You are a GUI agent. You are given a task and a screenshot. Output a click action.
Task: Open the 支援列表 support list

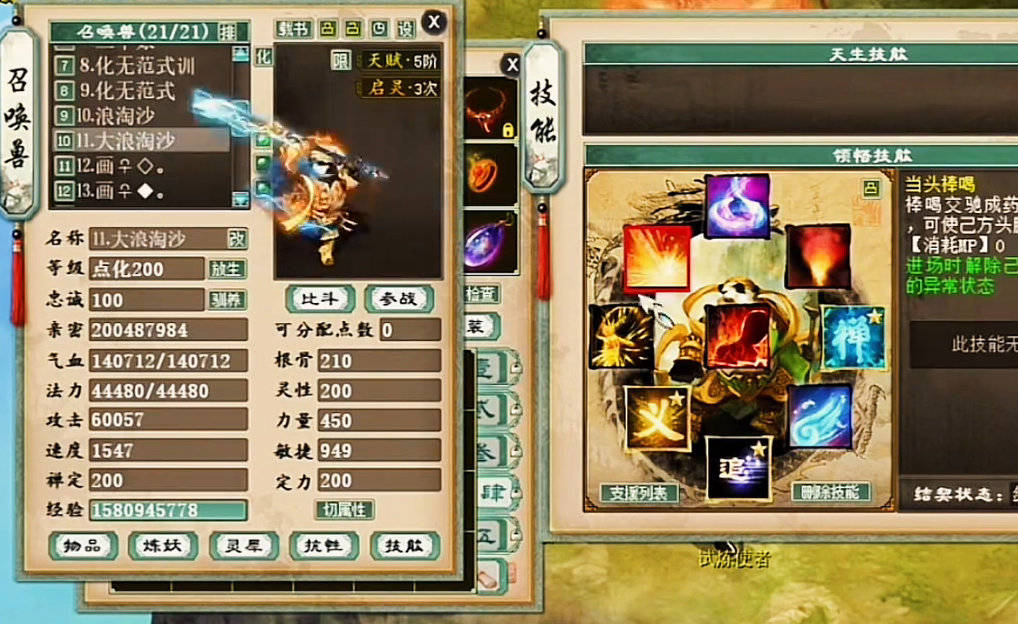pyautogui.click(x=639, y=493)
